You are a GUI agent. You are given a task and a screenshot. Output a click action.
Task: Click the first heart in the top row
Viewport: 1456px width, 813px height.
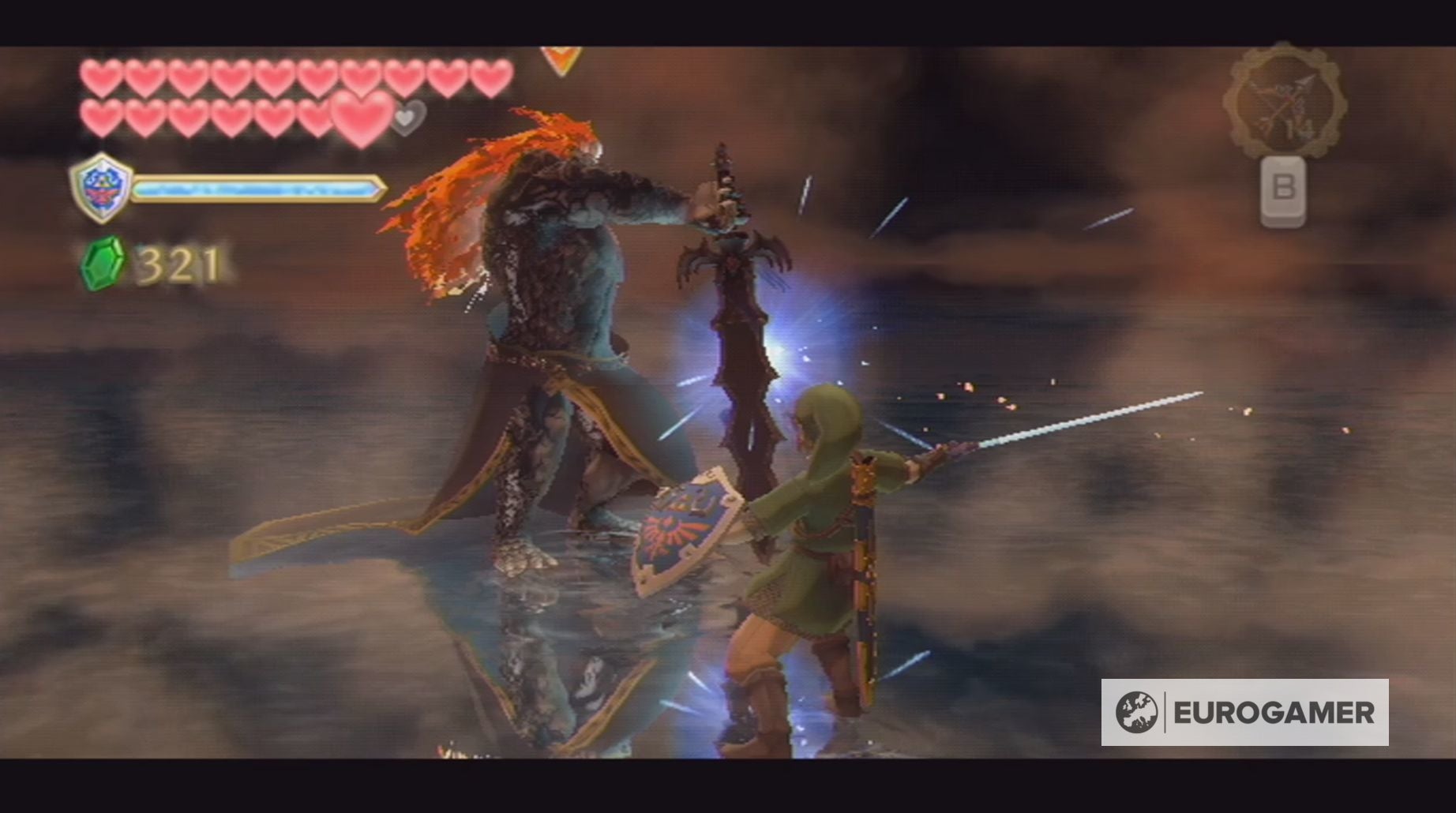pos(100,77)
